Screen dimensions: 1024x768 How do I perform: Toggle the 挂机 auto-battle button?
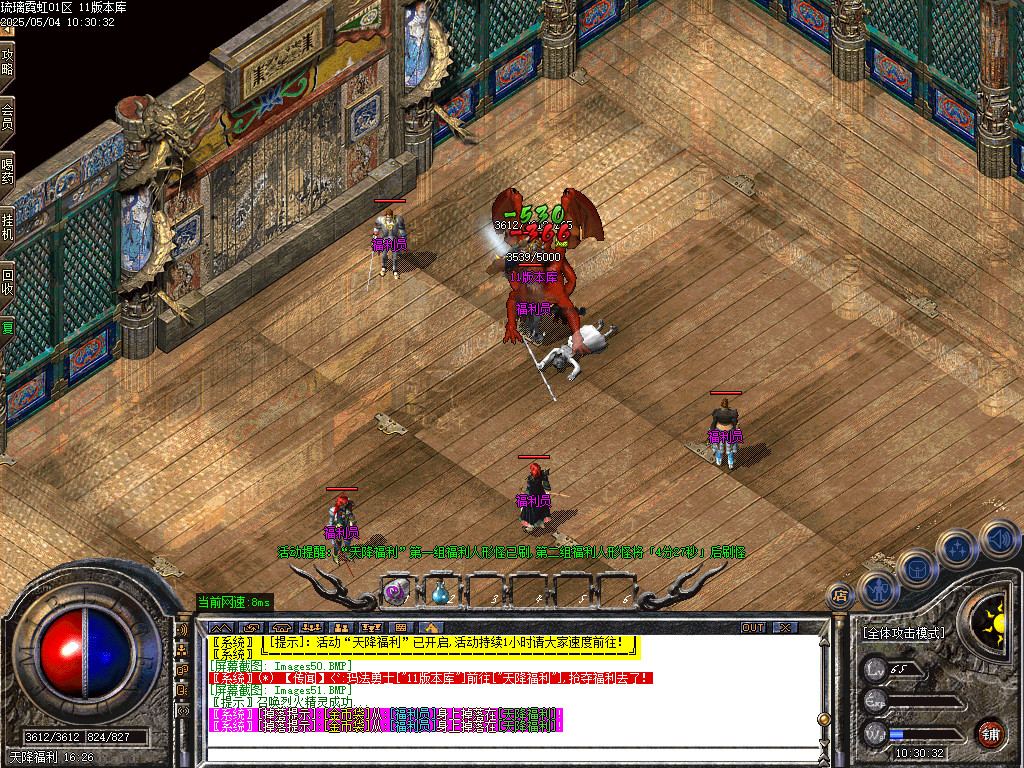click(x=8, y=226)
